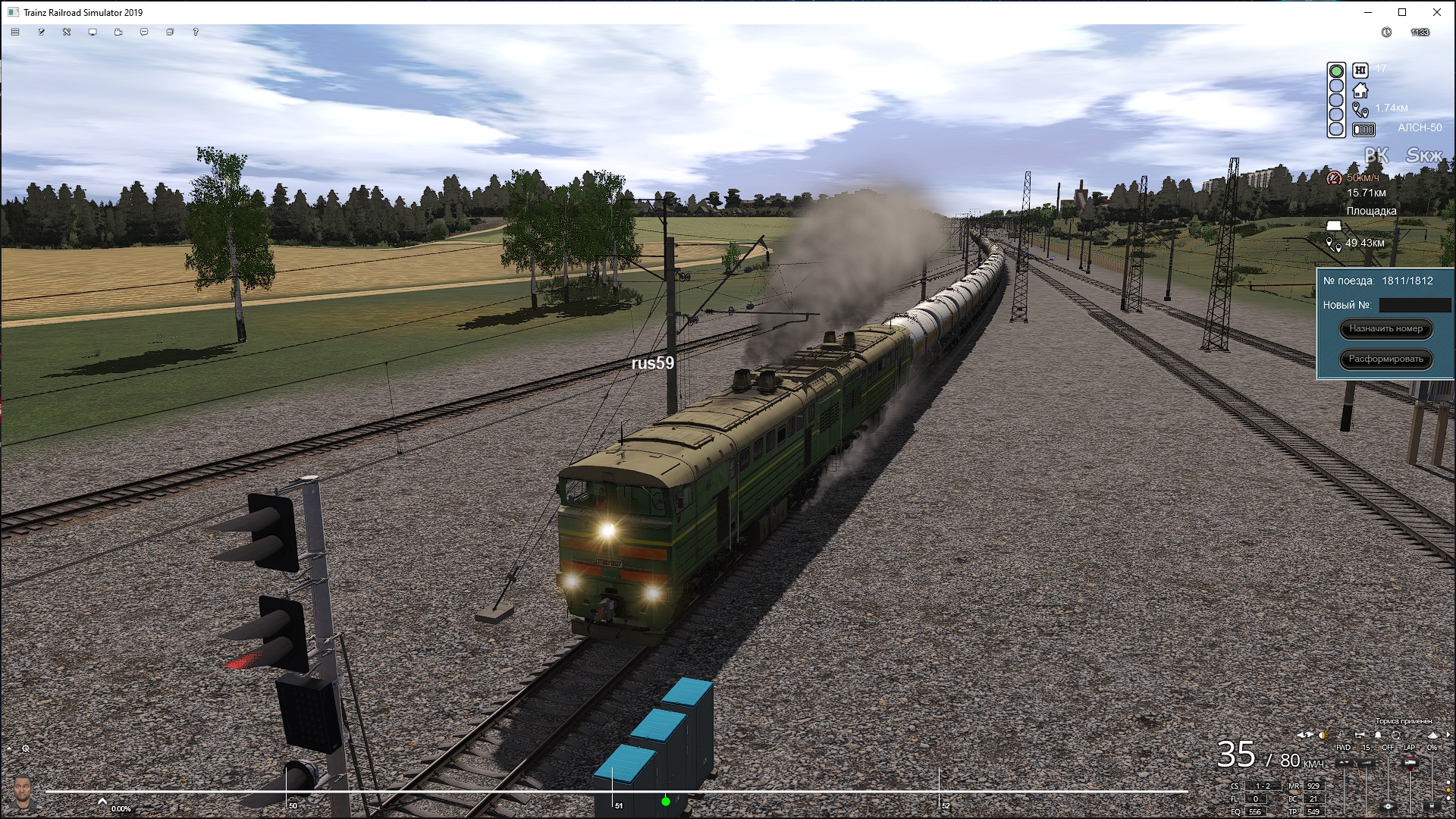
Task: Open the main menu hamburger icon
Action: [15, 33]
